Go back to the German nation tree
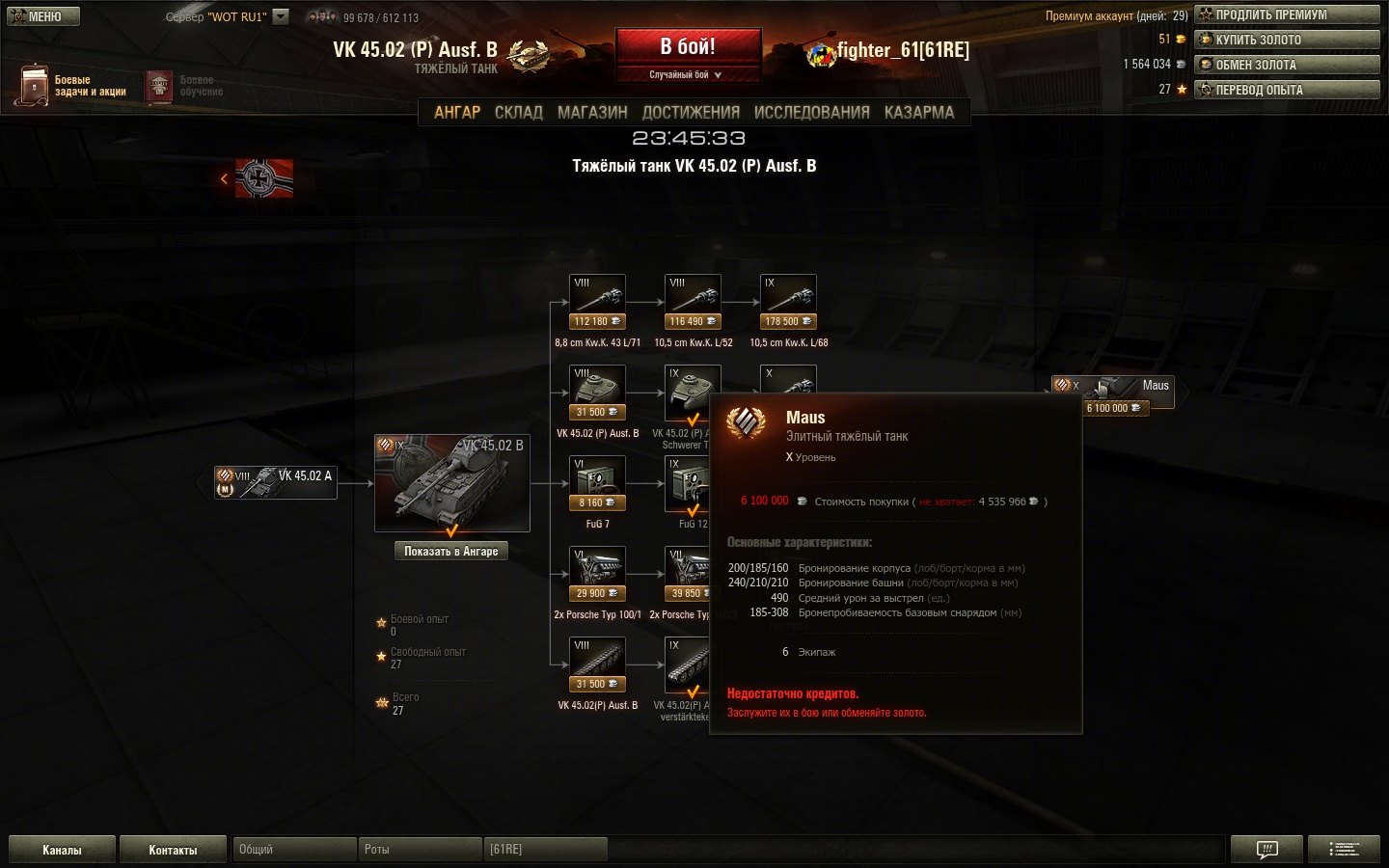The image size is (1389, 868). (x=258, y=178)
